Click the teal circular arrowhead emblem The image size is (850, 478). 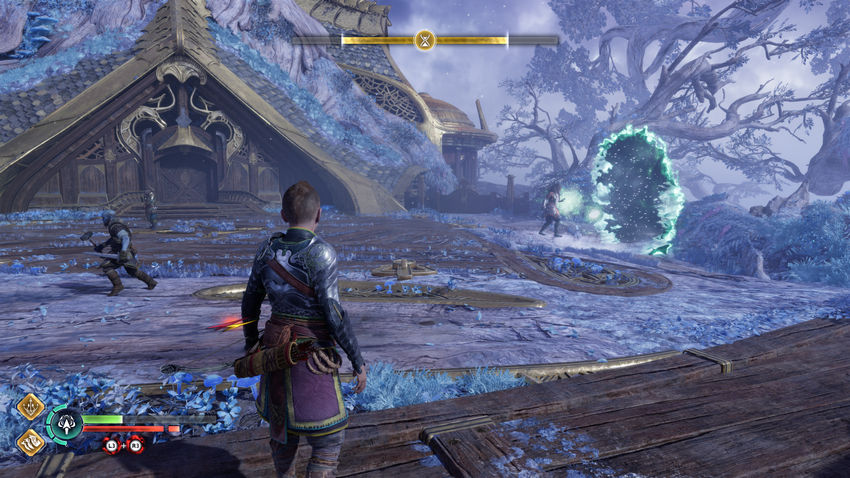pos(64,424)
